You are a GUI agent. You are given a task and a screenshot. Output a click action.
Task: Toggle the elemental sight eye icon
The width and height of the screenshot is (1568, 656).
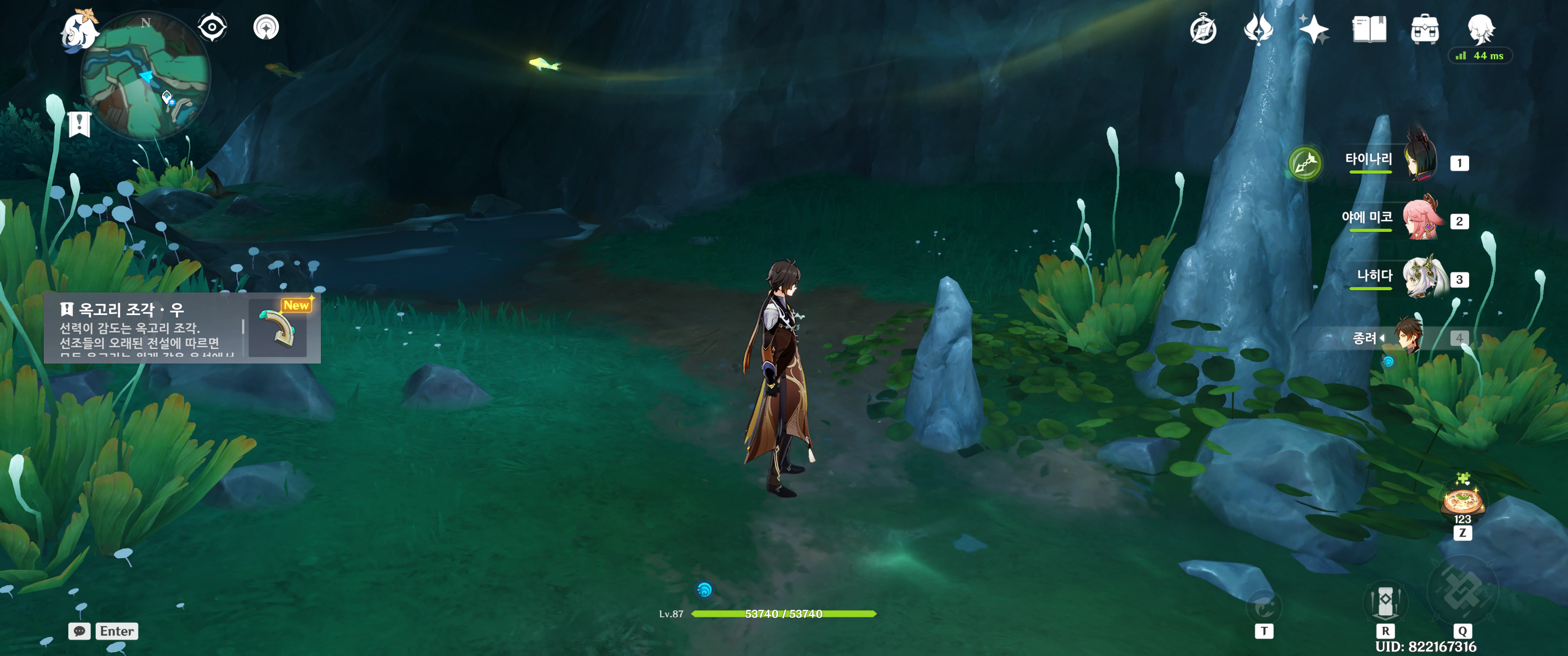click(x=212, y=27)
